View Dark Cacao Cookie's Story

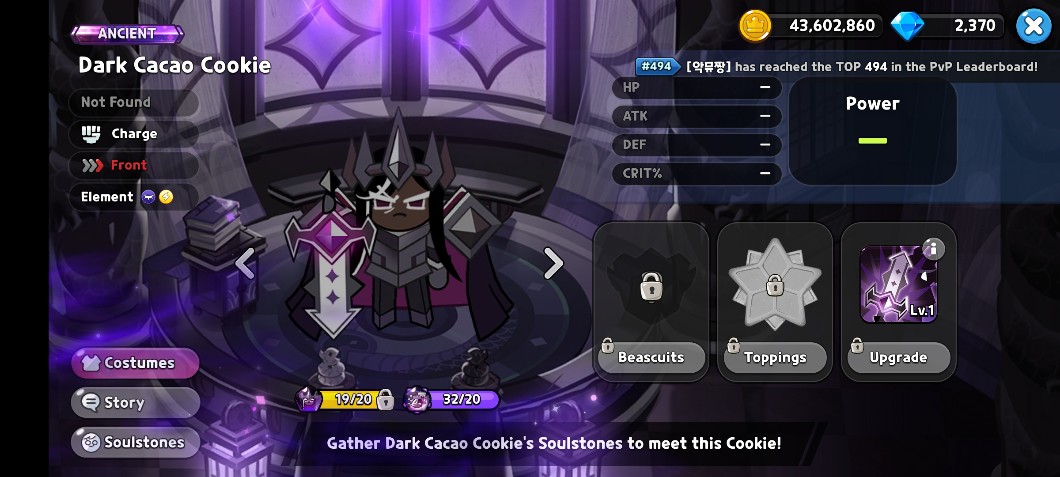tap(135, 402)
